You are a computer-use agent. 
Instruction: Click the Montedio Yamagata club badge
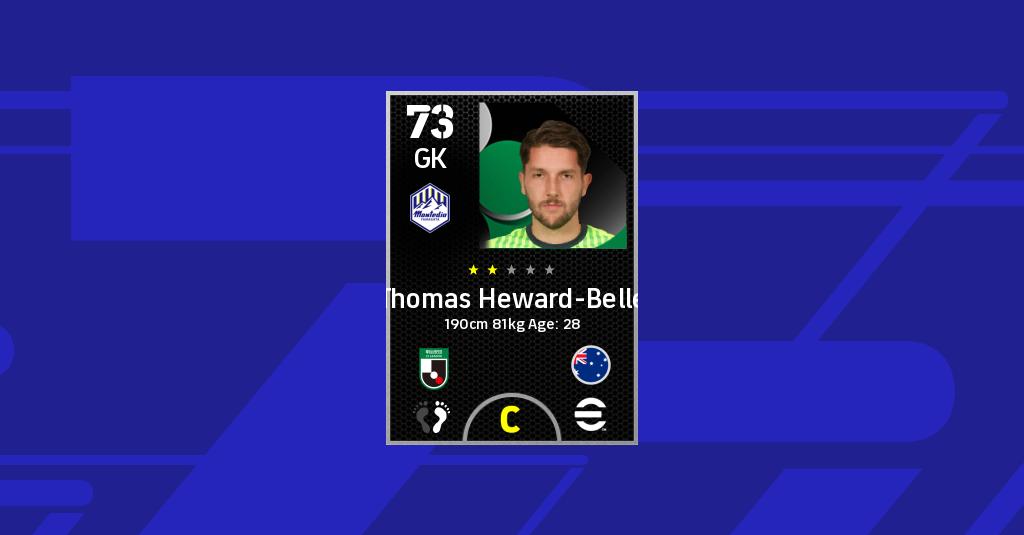pyautogui.click(x=430, y=208)
